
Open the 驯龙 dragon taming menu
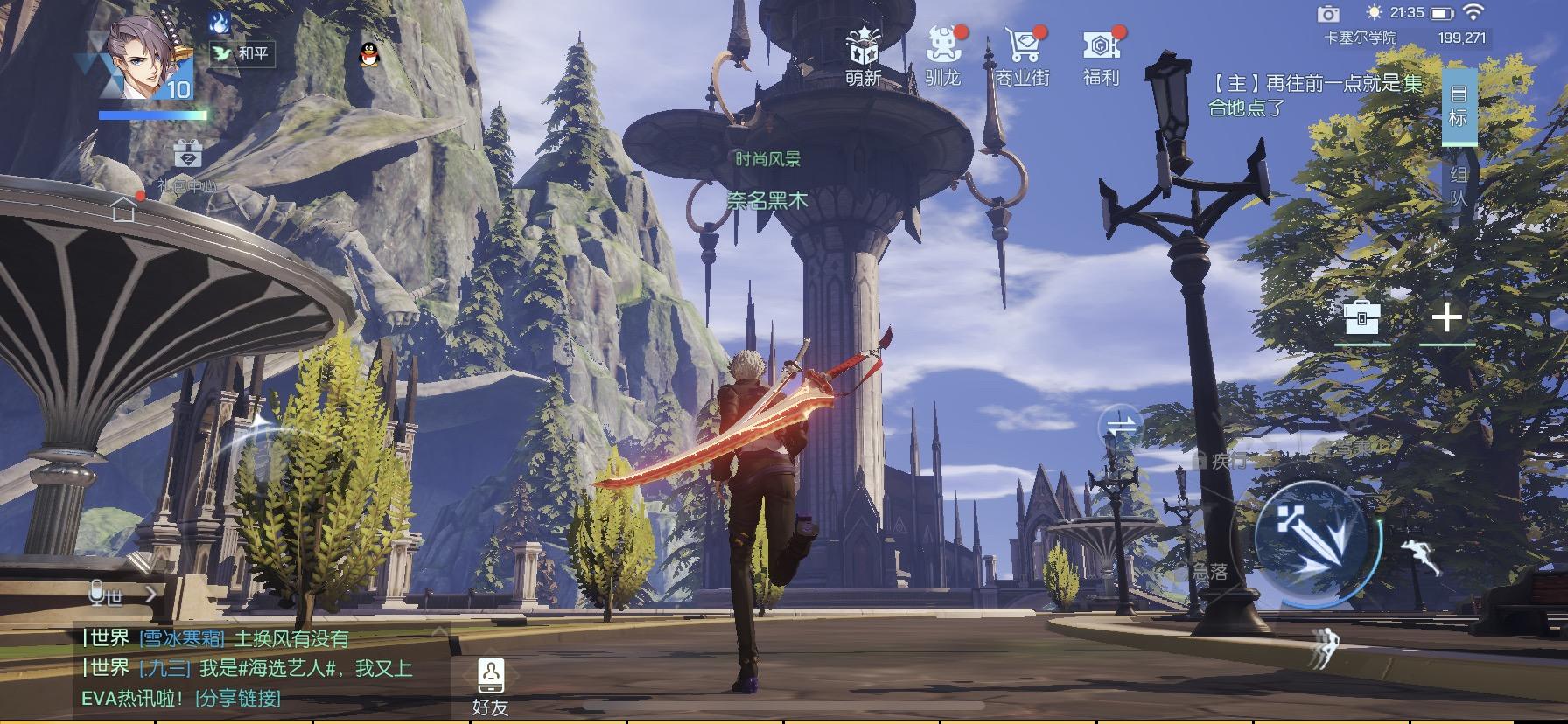click(x=942, y=56)
